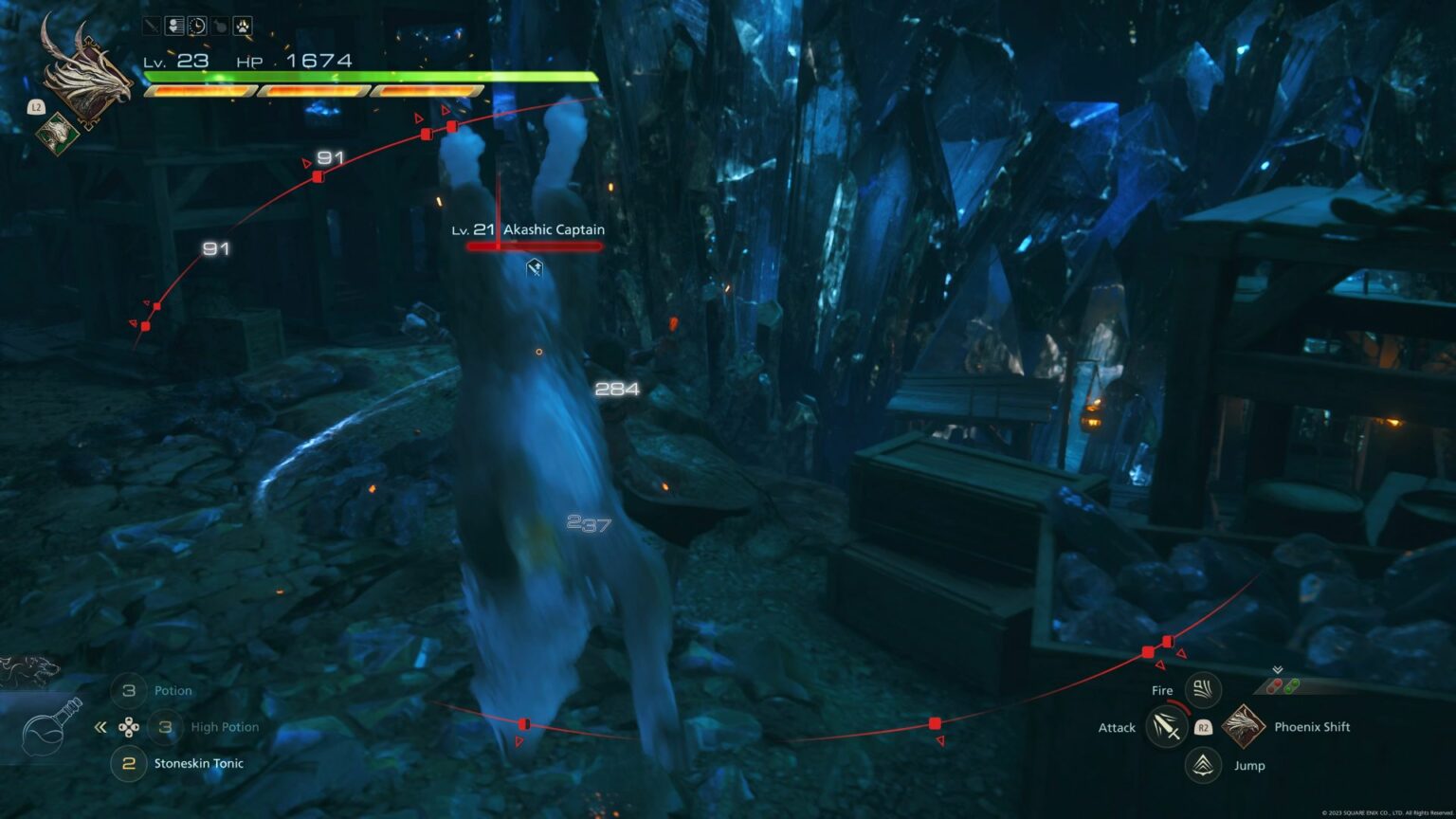Viewport: 1456px width, 819px height.
Task: Expand the double-arrow chevron above Phoenix Shift
Action: tap(1278, 668)
